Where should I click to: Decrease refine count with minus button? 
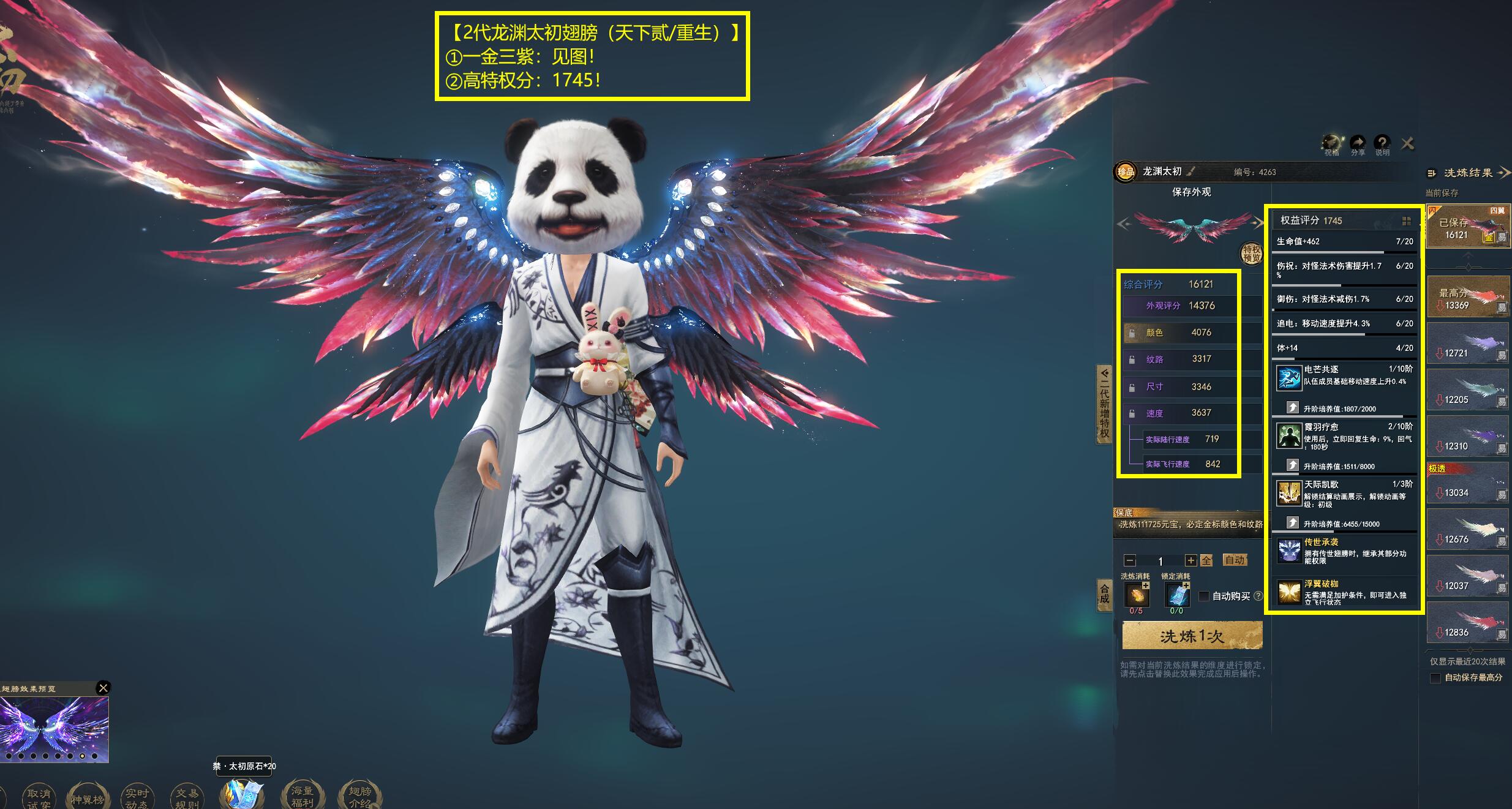1130,560
